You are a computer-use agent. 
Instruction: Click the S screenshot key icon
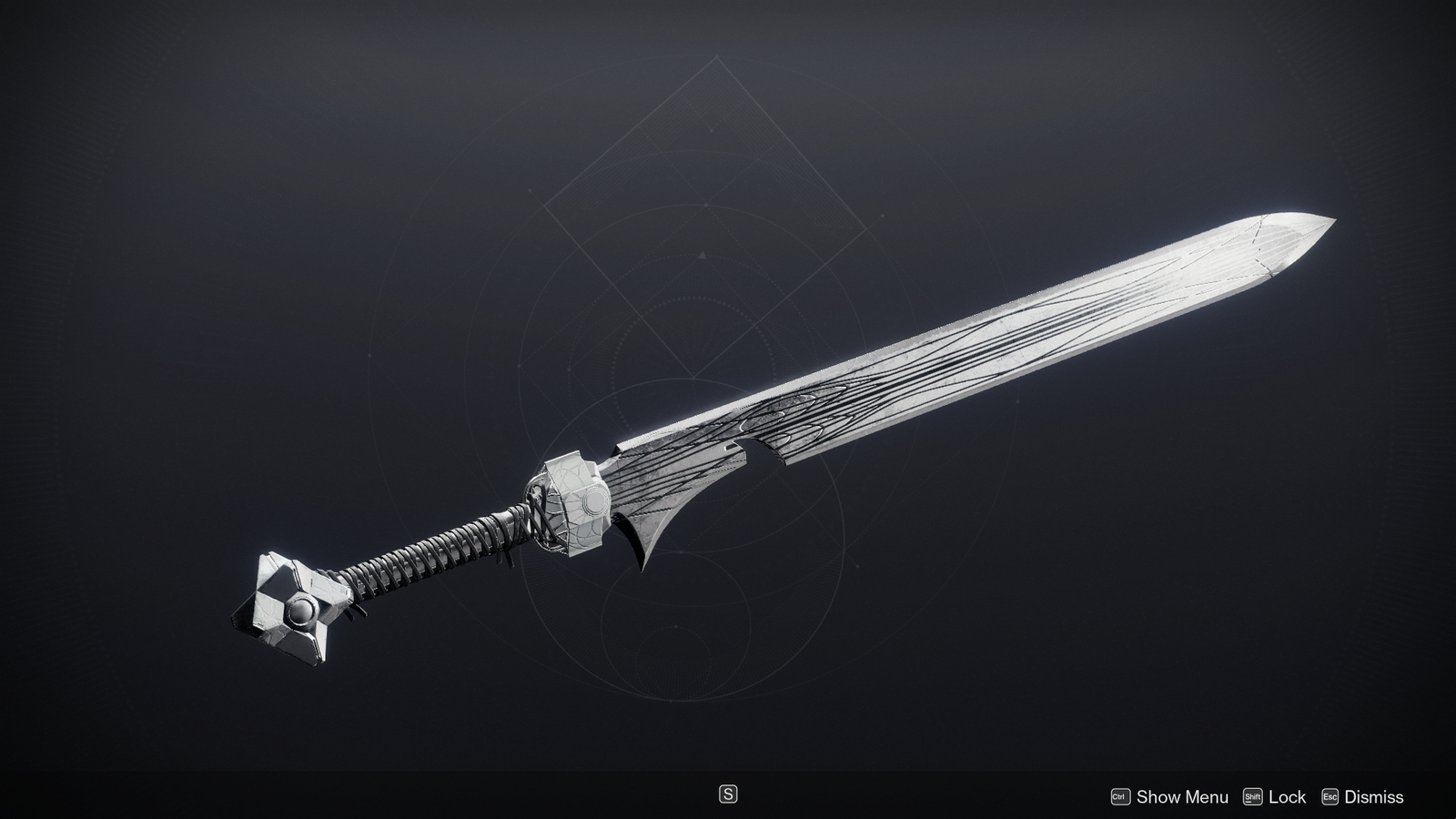[728, 794]
